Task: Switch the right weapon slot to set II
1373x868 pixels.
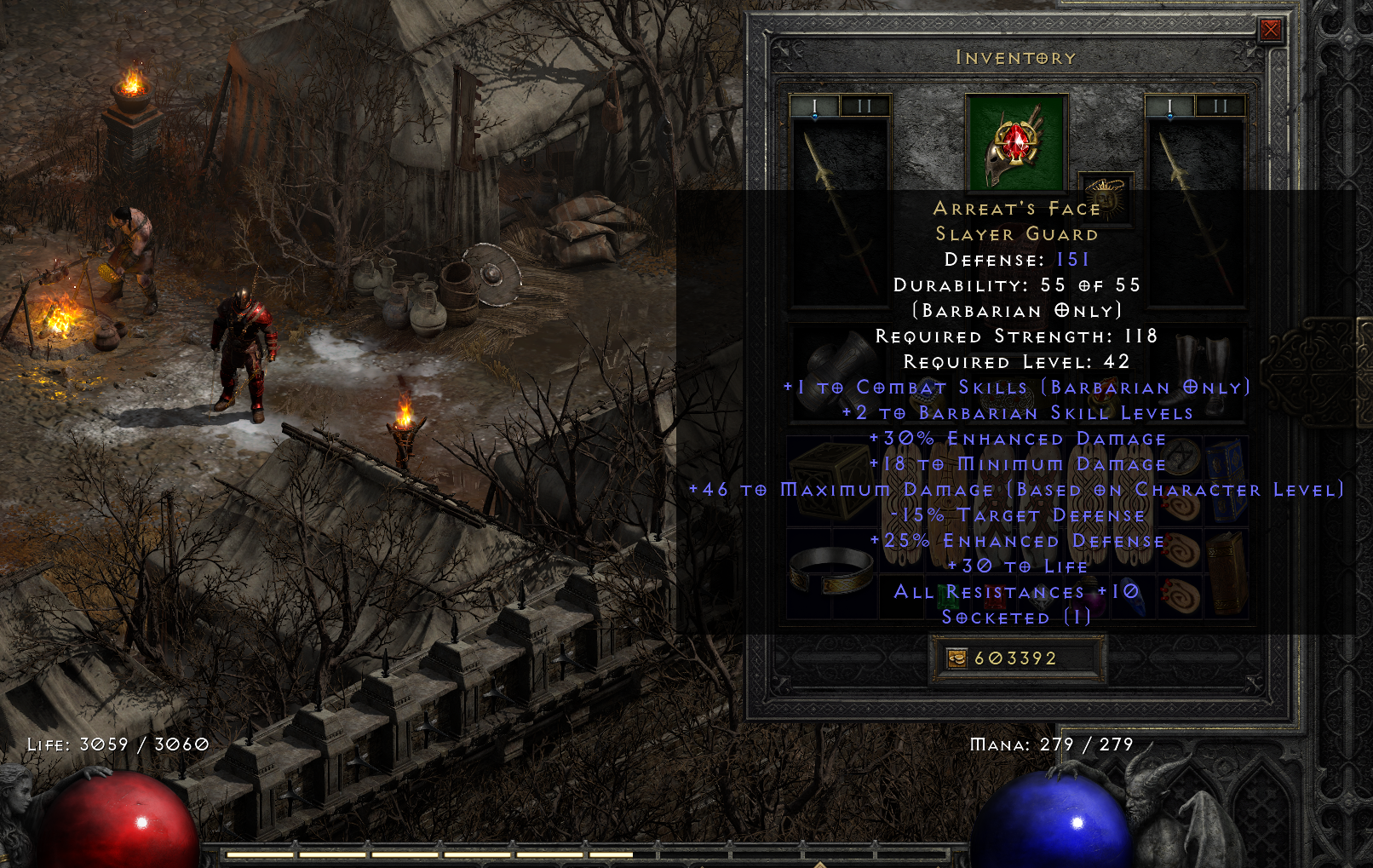Action: pyautogui.click(x=1221, y=106)
